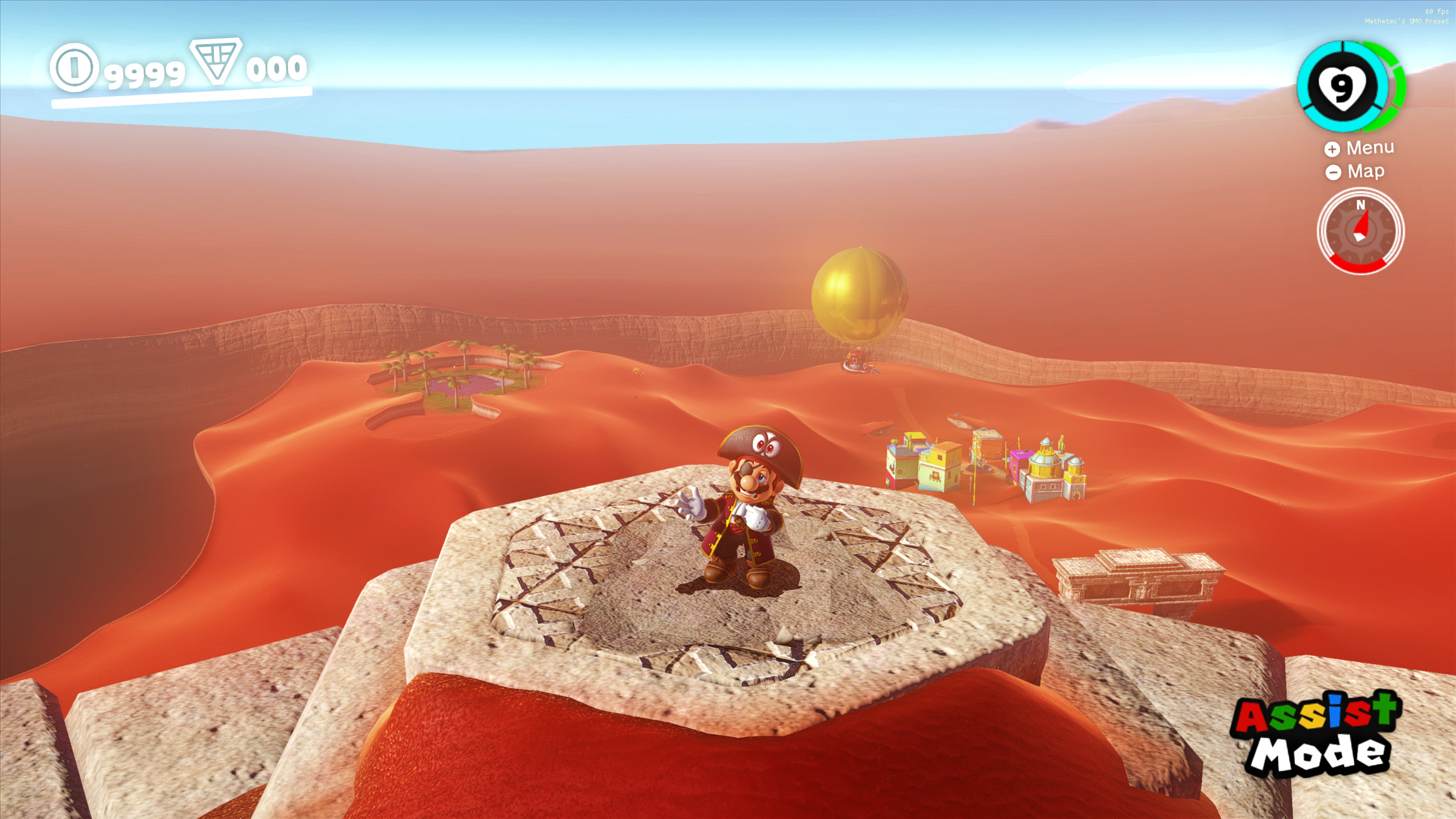Viewport: 1456px width, 819px height.
Task: Click the 60 fps overlay text
Action: pyautogui.click(x=1434, y=11)
